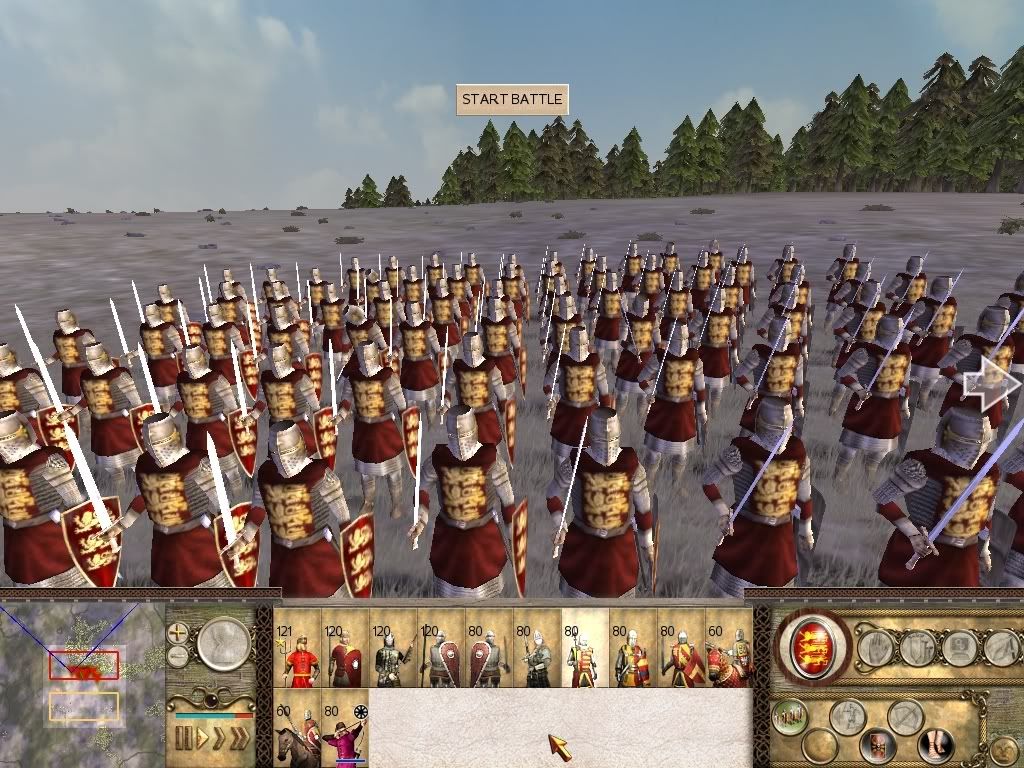1024x768 pixels.
Task: Set game speed to triple arrow fastest
Action: click(x=240, y=739)
